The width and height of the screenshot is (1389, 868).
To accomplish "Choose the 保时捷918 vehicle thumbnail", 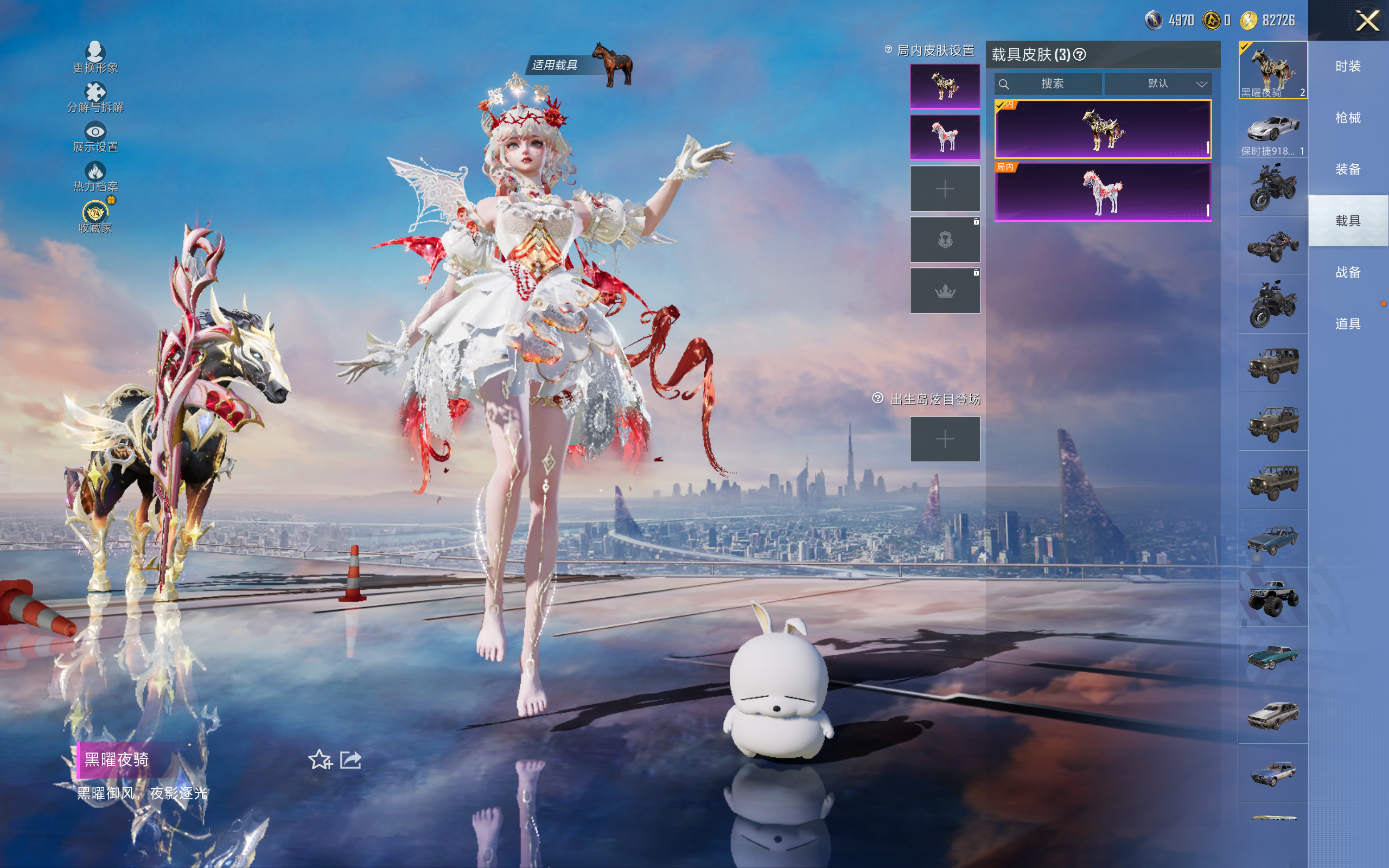I will point(1272,130).
